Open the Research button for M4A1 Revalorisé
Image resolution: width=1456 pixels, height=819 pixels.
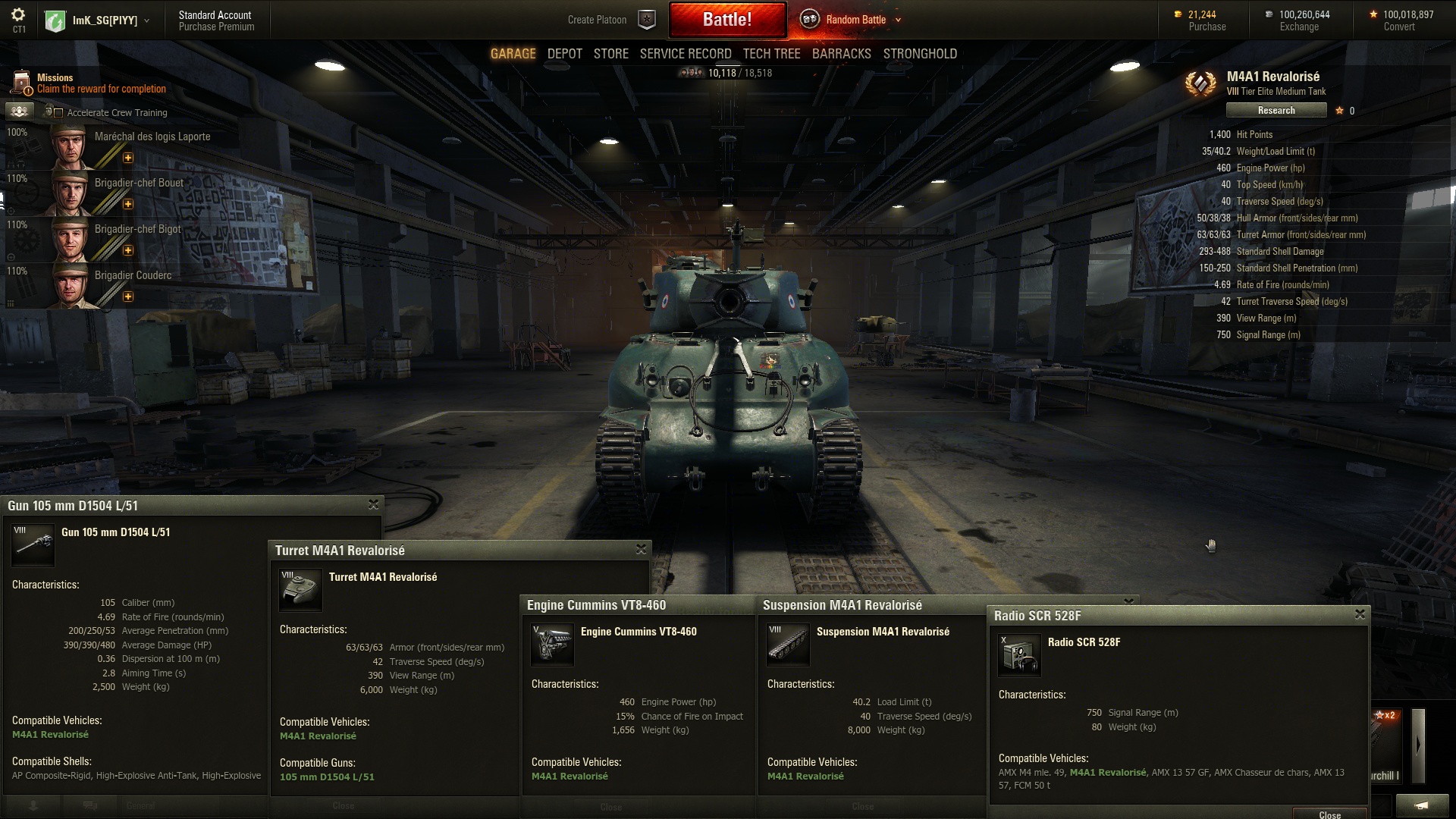coord(1276,111)
